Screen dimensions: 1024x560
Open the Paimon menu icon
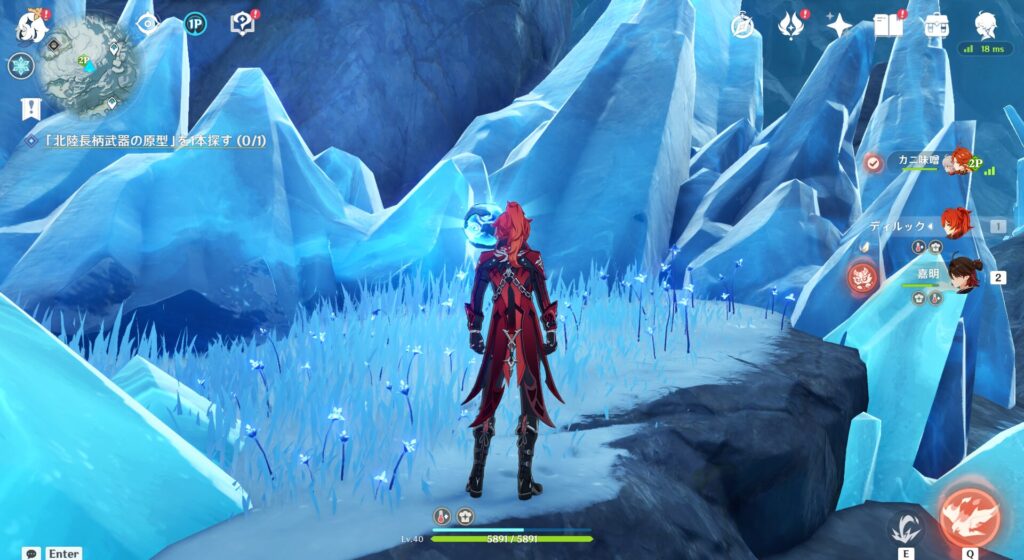click(32, 25)
